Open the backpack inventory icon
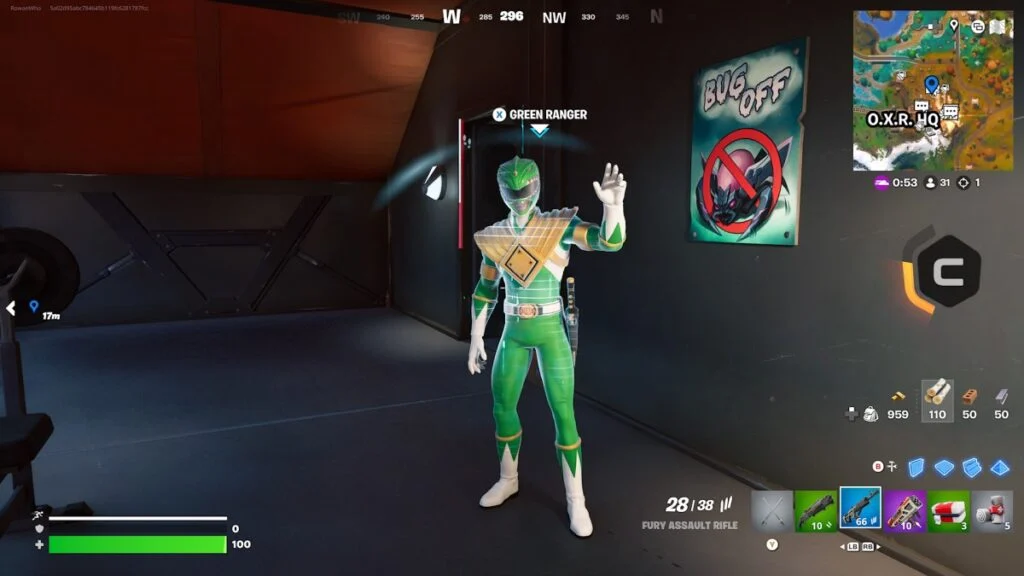 [x=870, y=413]
